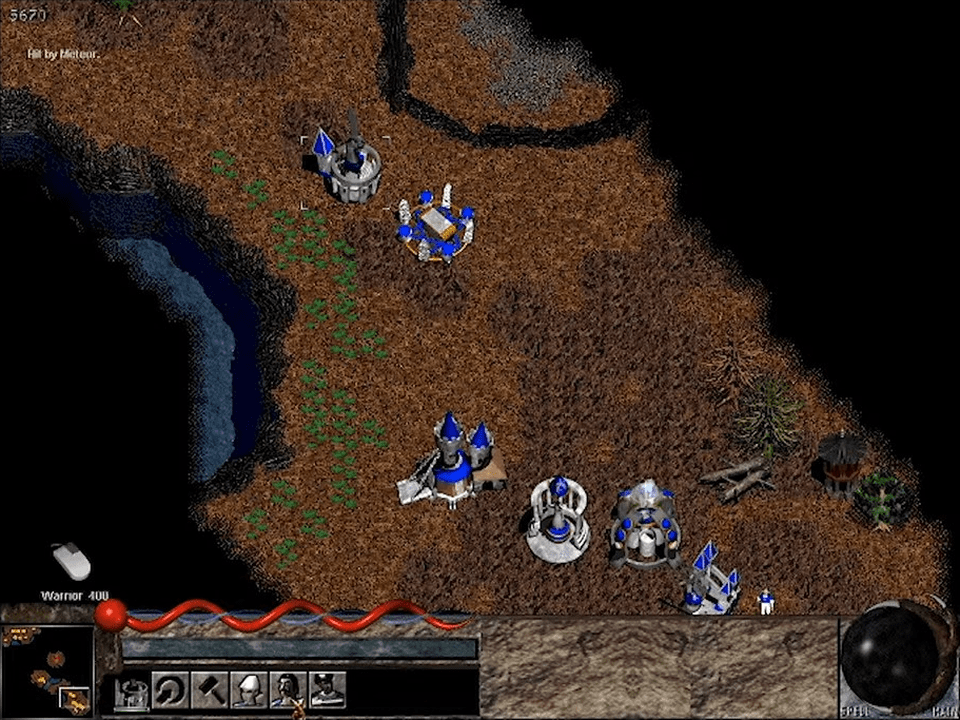Recruit the capped soldier unit
Image resolution: width=960 pixels, height=720 pixels.
pyautogui.click(x=327, y=690)
